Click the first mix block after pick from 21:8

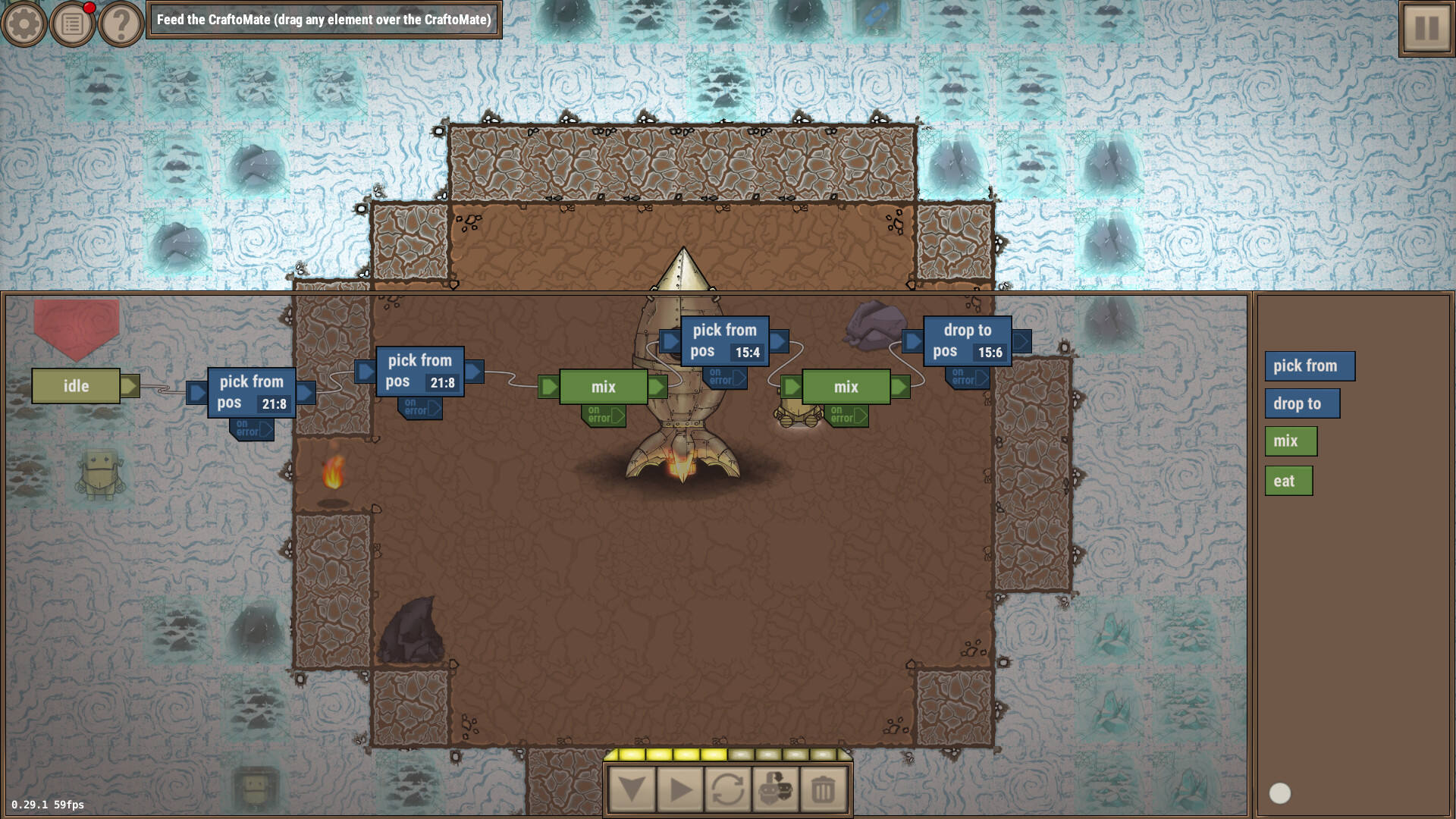[604, 387]
